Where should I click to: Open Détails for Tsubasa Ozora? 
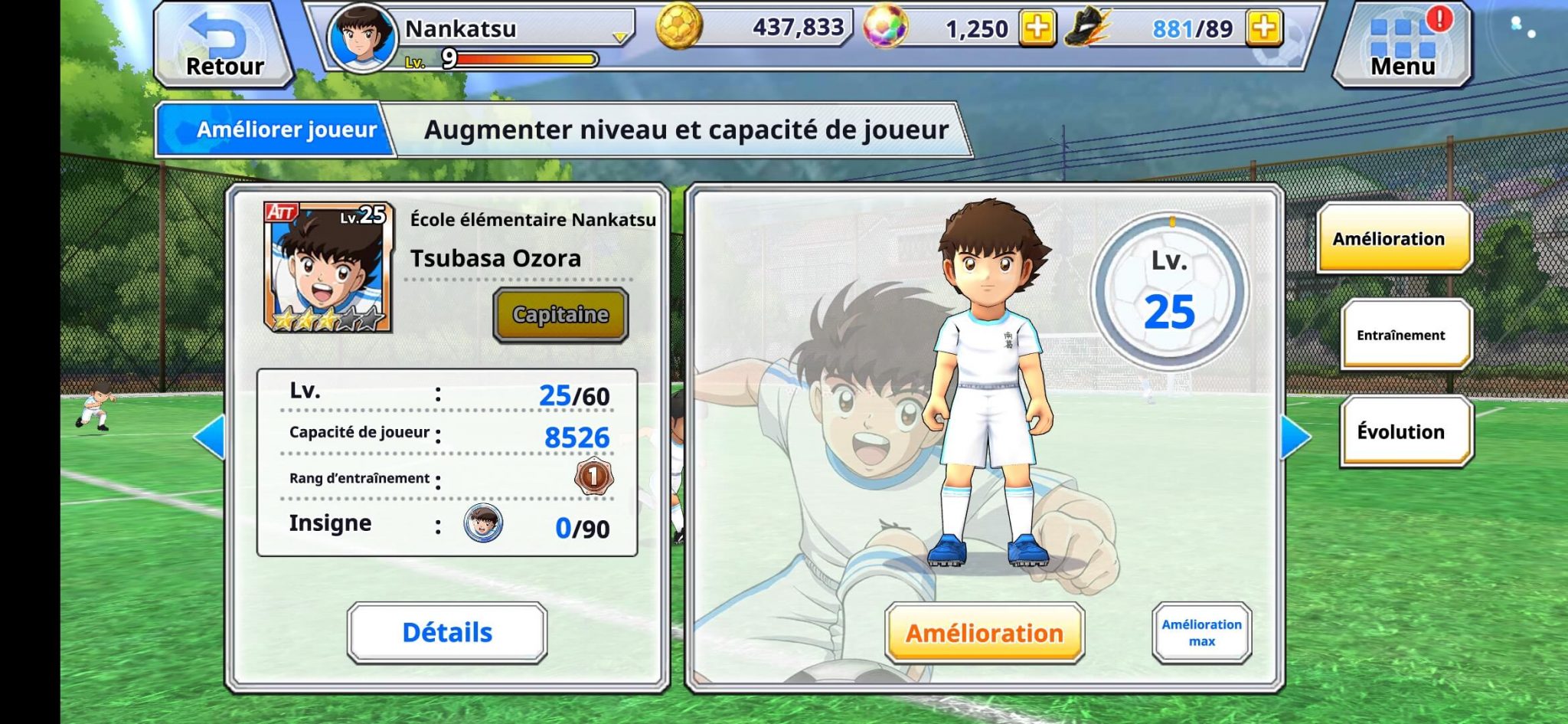(448, 633)
